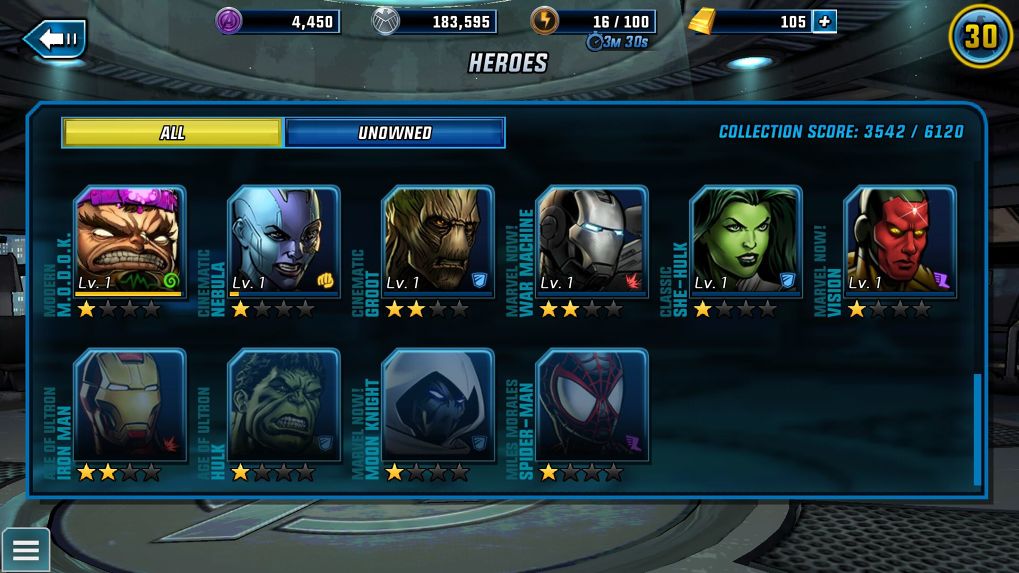Add more gold with the plus button
Screen dimensions: 1019x573
tap(824, 21)
